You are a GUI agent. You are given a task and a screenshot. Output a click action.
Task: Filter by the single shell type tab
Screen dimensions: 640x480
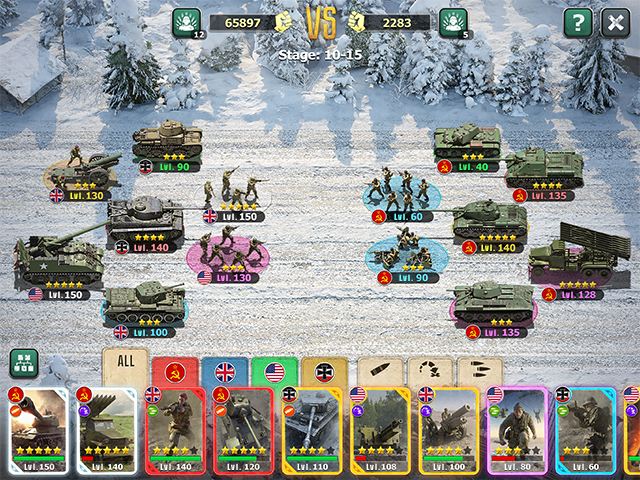click(x=381, y=372)
